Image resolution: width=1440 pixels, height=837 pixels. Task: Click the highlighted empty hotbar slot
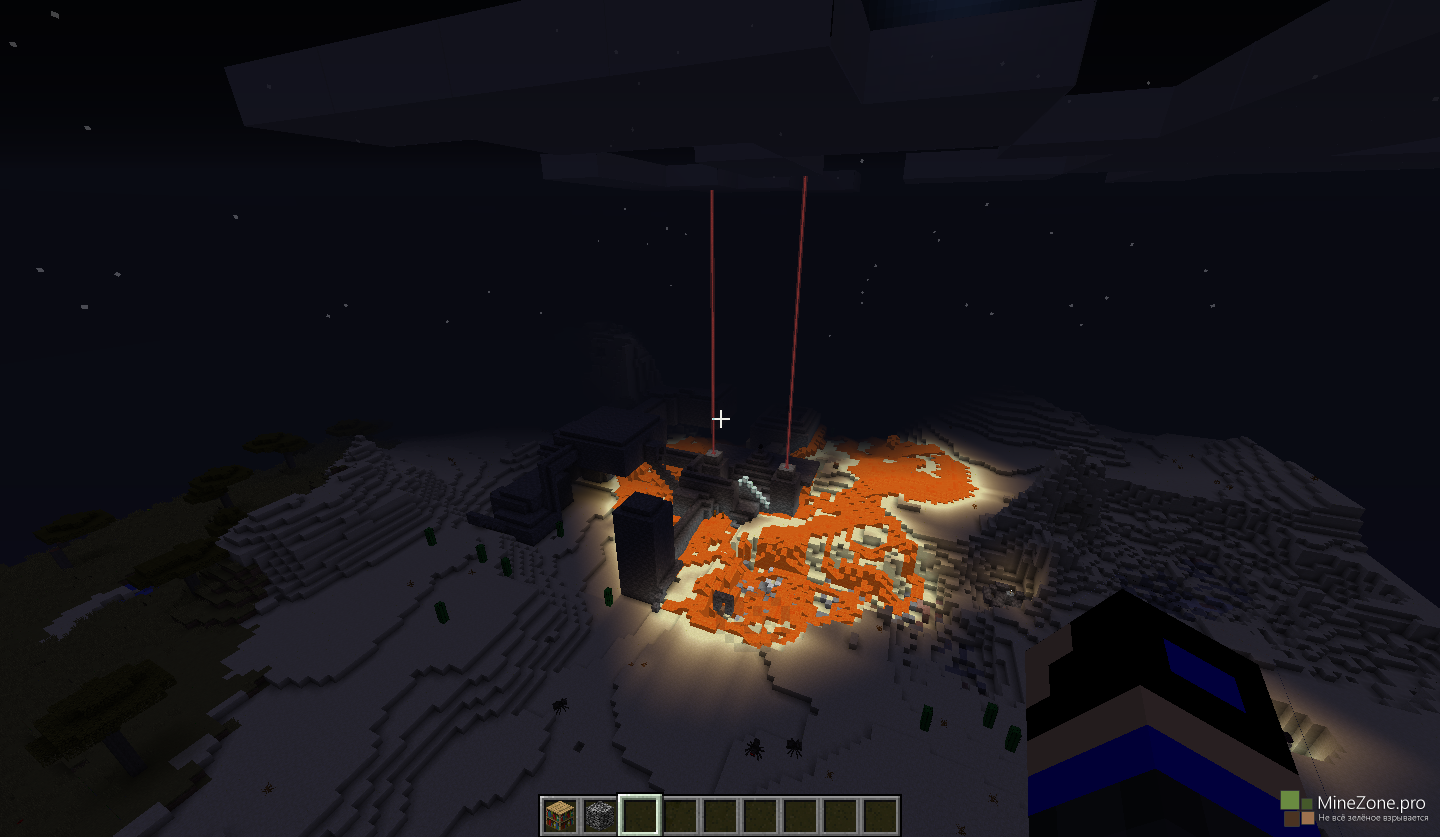click(x=640, y=815)
